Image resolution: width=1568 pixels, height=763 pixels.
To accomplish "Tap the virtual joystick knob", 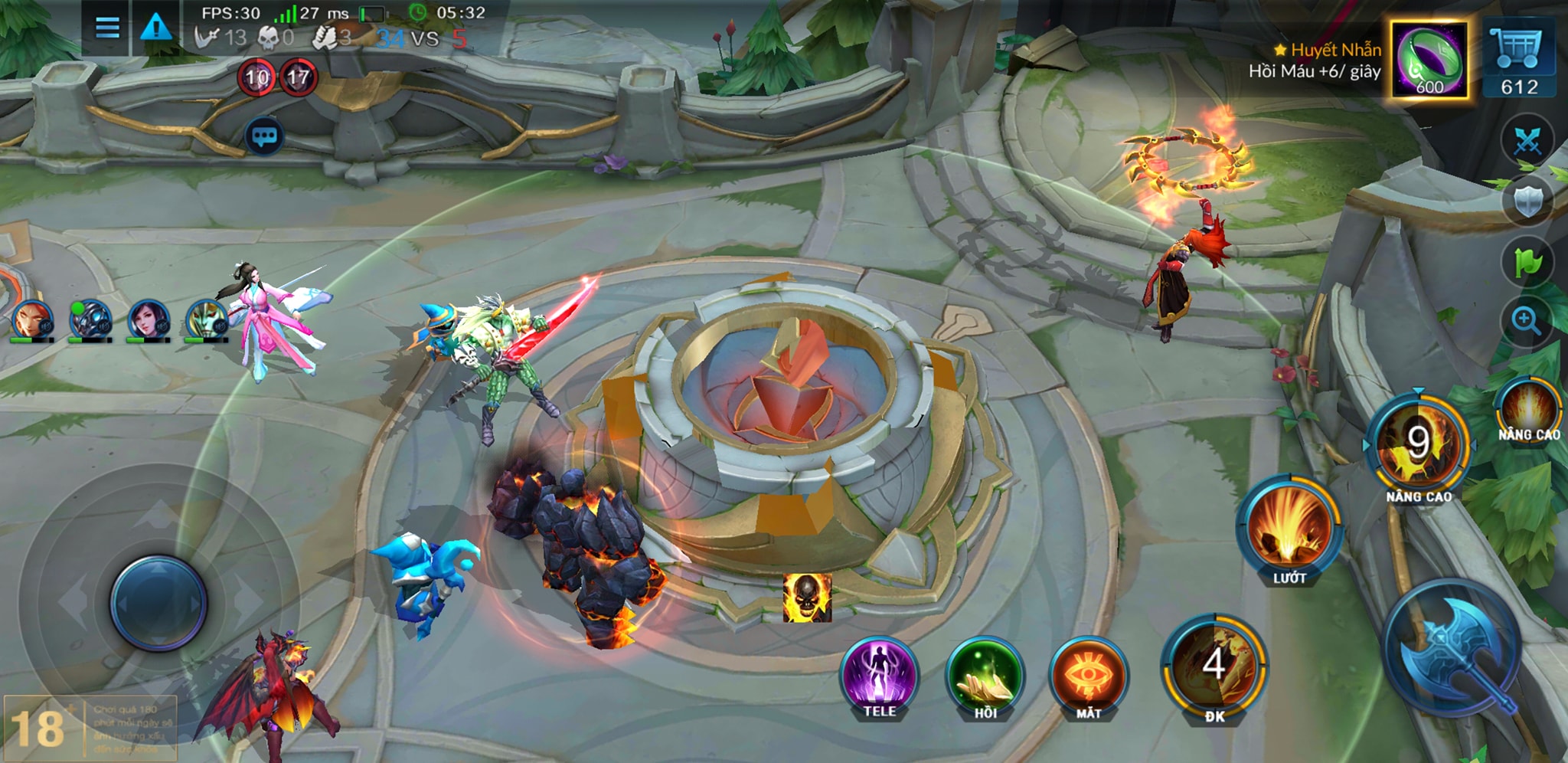I will click(158, 603).
